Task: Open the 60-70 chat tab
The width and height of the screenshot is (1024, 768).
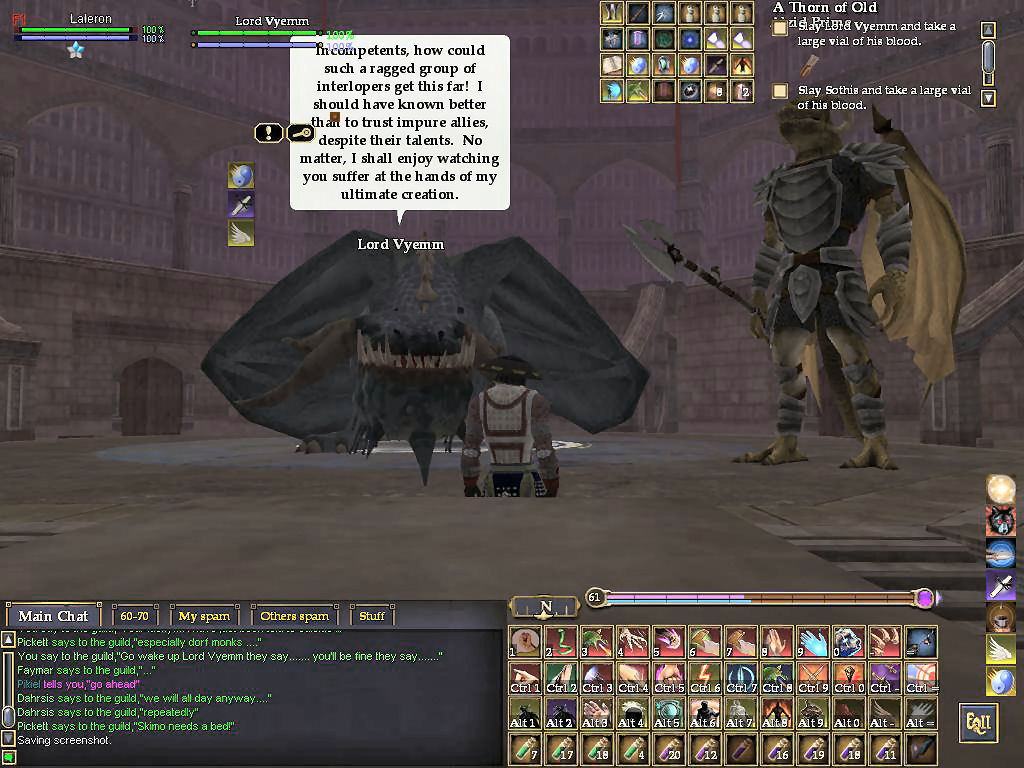Action: (x=134, y=616)
